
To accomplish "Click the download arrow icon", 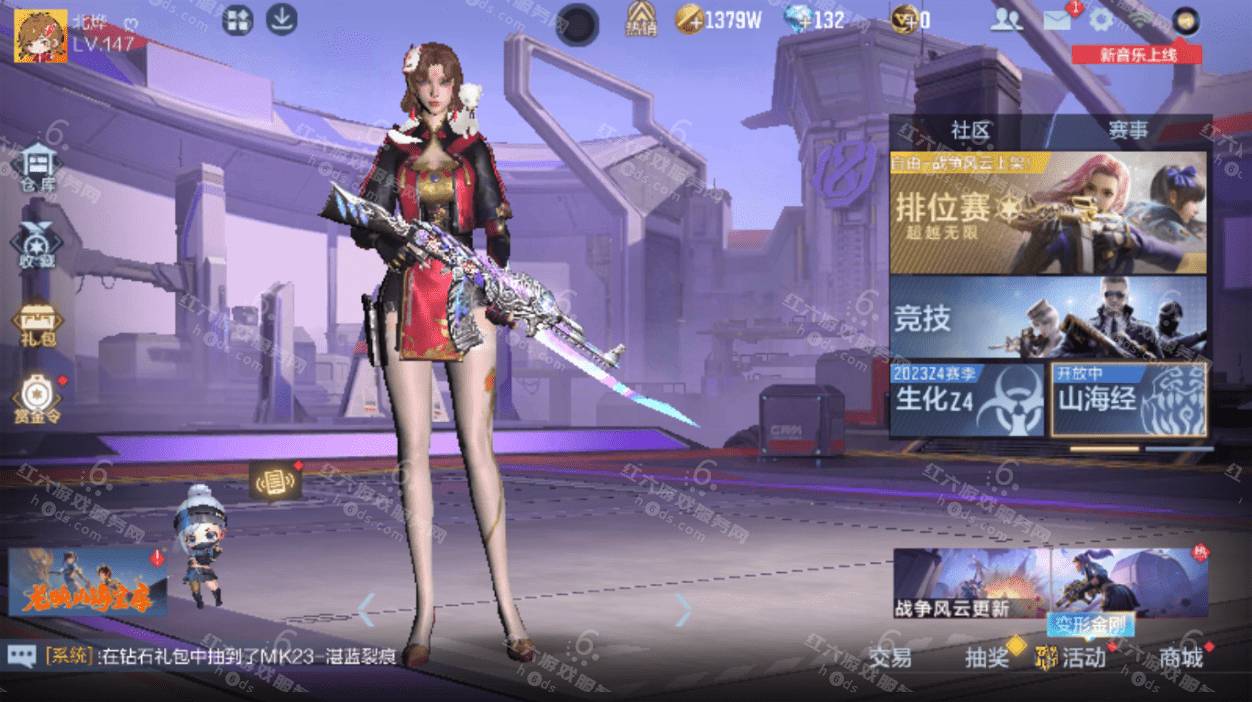I will [282, 20].
